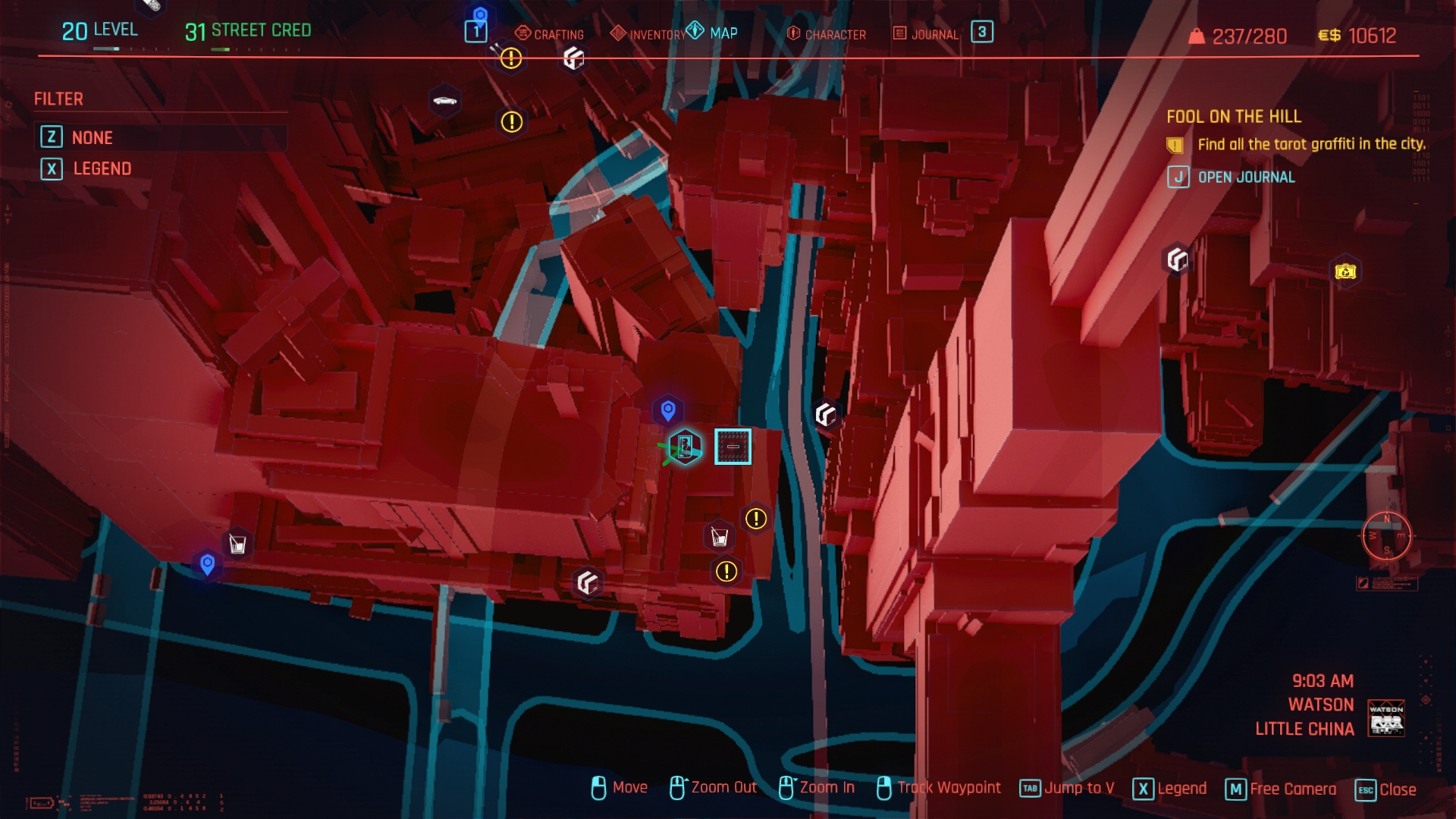1456x819 pixels.
Task: Activate Free Camera in the bottom bar
Action: click(1281, 789)
